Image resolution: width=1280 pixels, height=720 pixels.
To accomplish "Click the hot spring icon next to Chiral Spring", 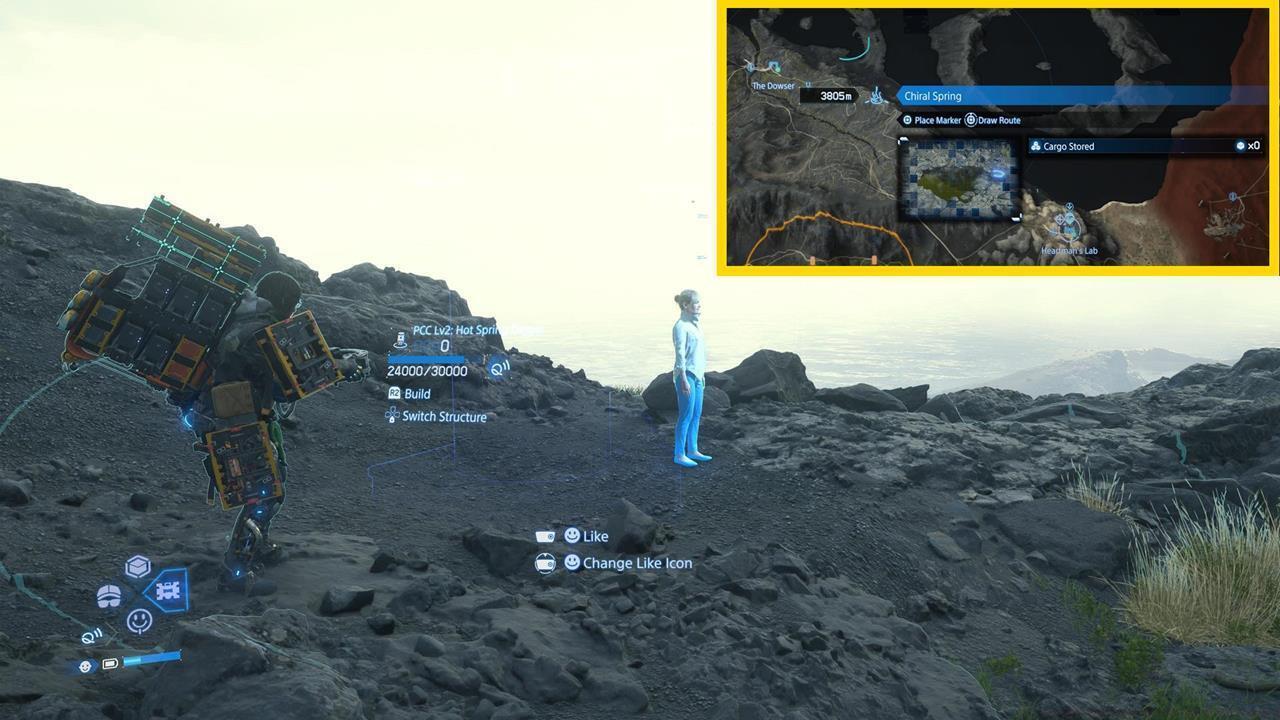I will coord(874,95).
